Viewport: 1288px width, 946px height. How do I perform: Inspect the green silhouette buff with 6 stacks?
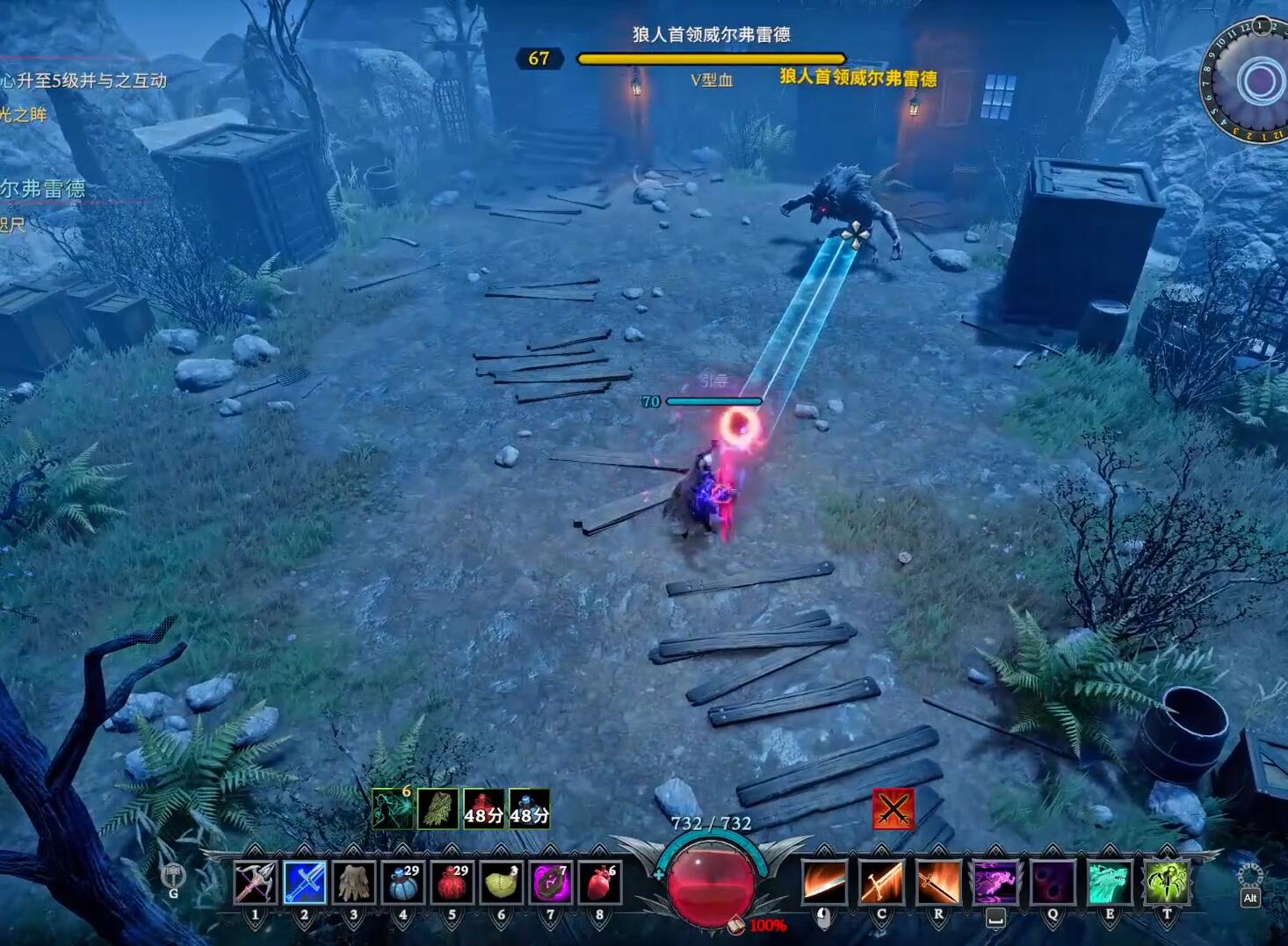pyautogui.click(x=392, y=808)
